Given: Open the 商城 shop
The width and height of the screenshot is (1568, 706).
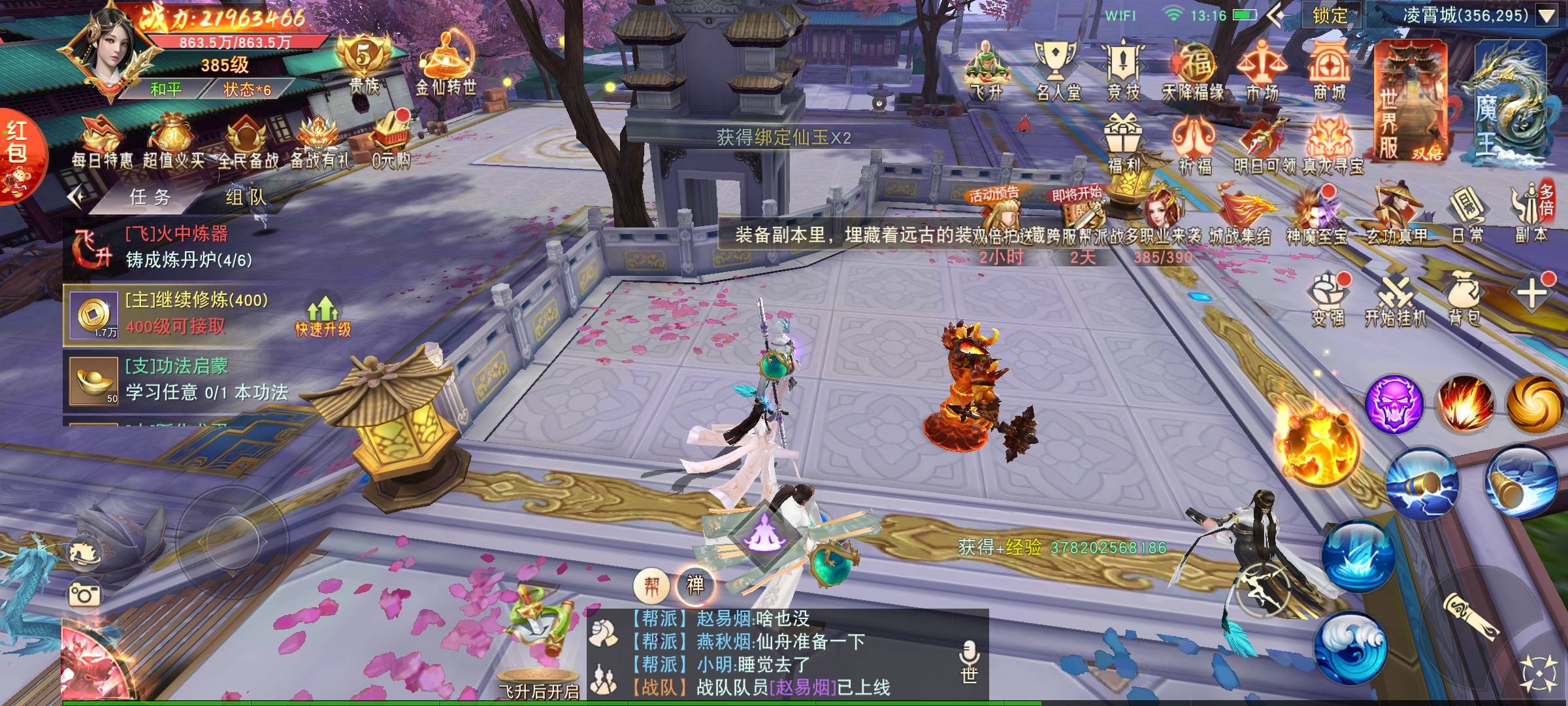Looking at the screenshot, I should [1329, 70].
